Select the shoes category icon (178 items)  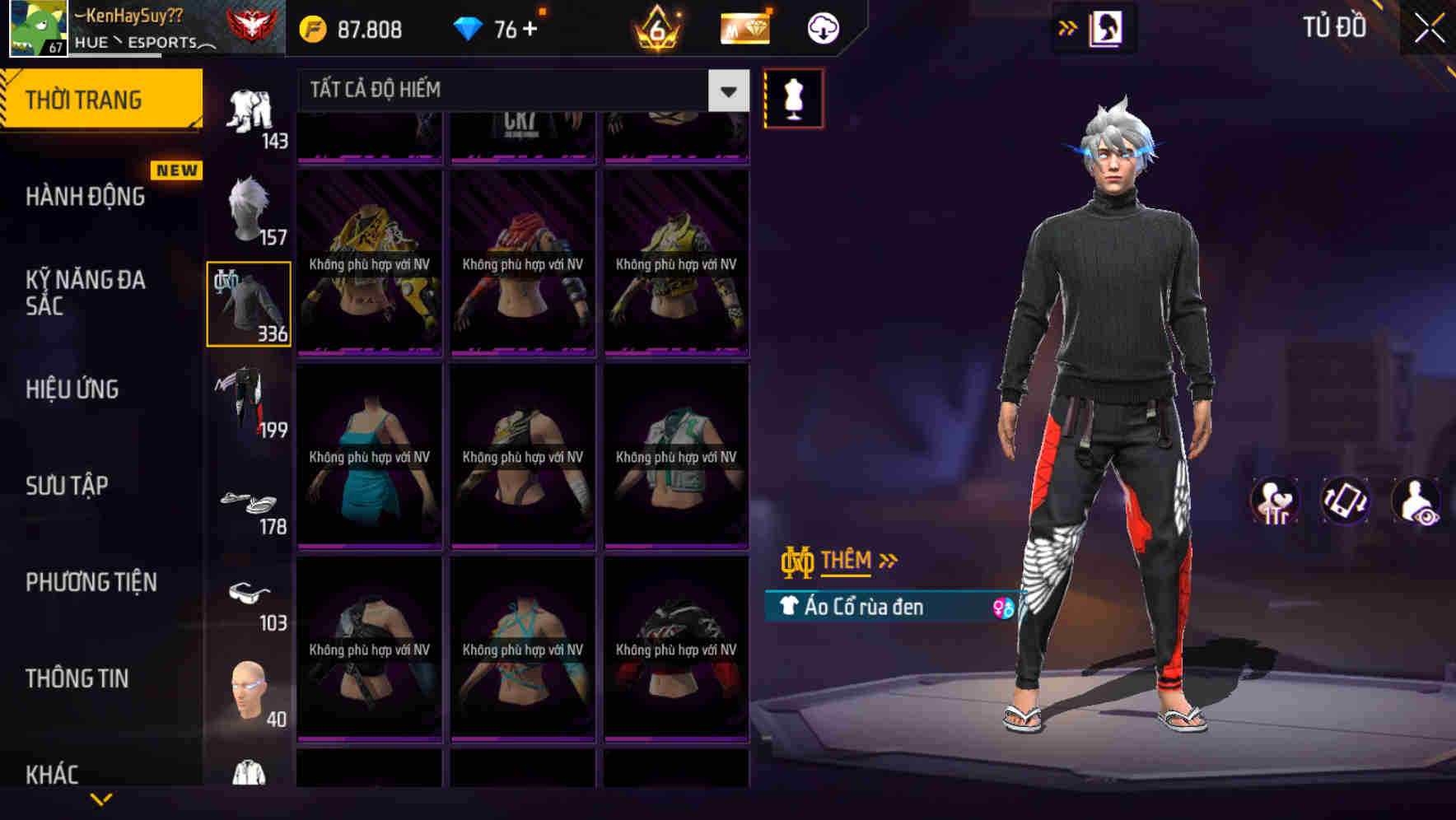tap(250, 504)
